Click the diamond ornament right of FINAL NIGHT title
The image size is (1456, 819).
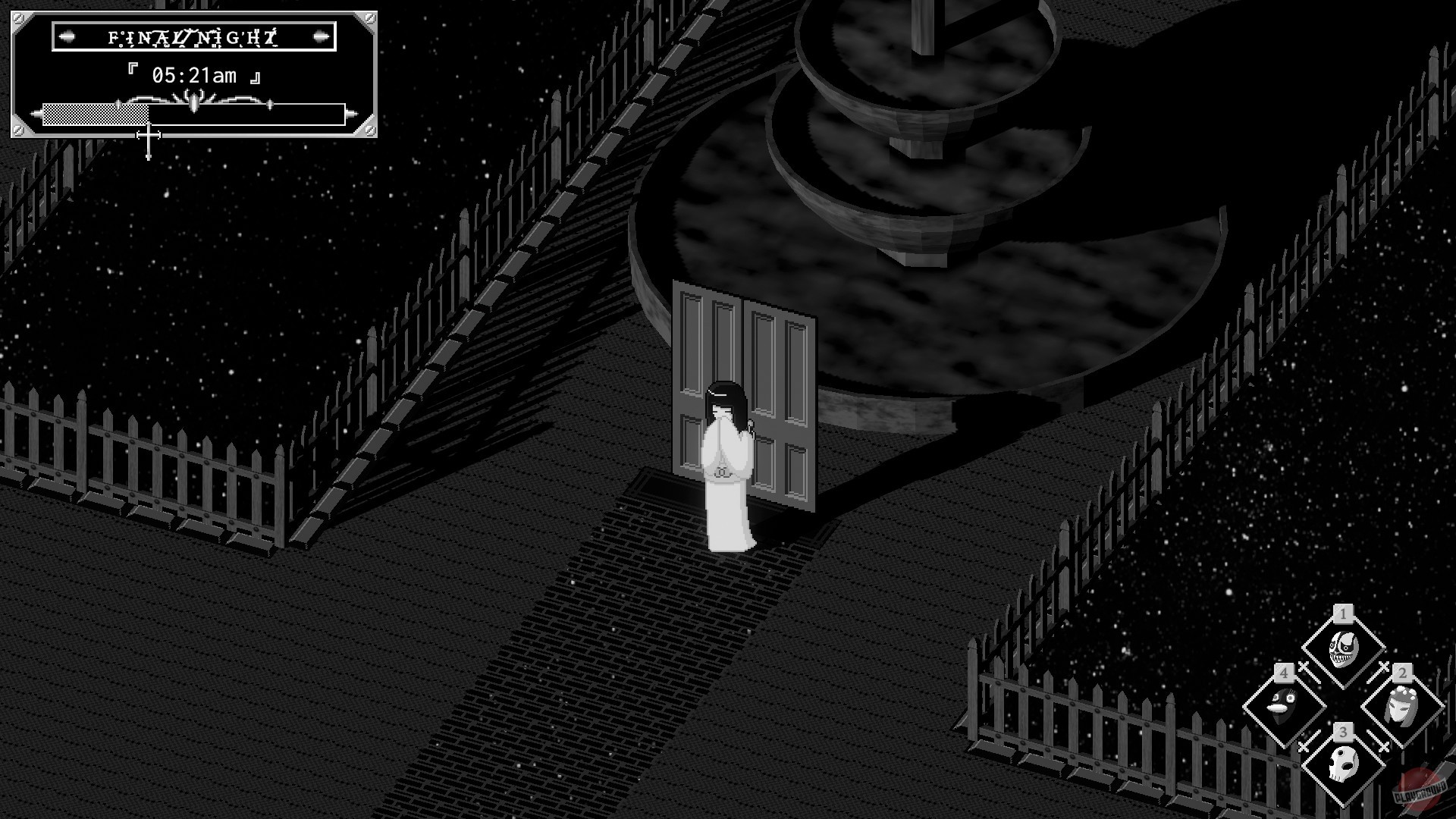pyautogui.click(x=321, y=37)
